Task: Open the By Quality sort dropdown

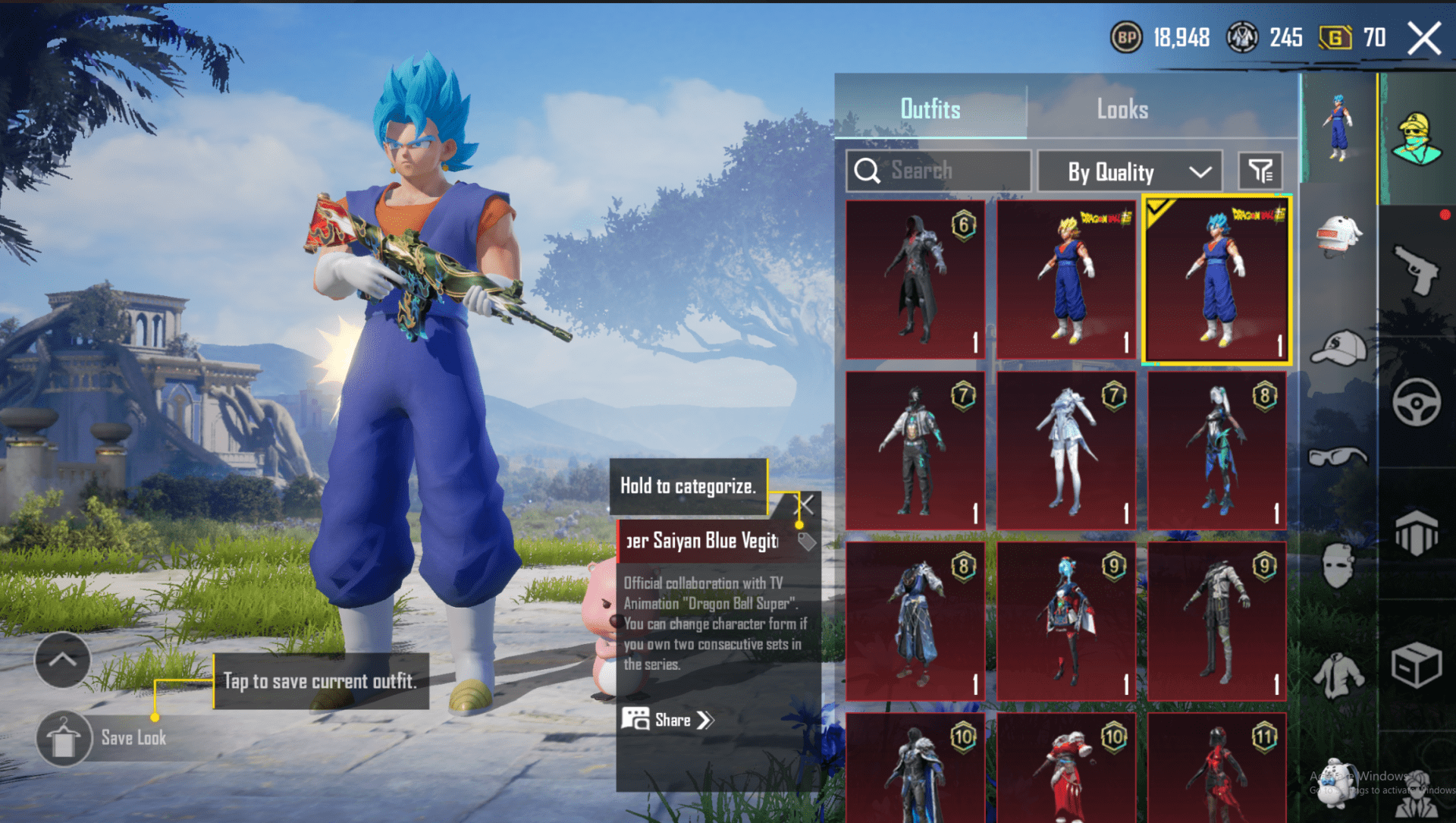Action: click(x=1129, y=171)
